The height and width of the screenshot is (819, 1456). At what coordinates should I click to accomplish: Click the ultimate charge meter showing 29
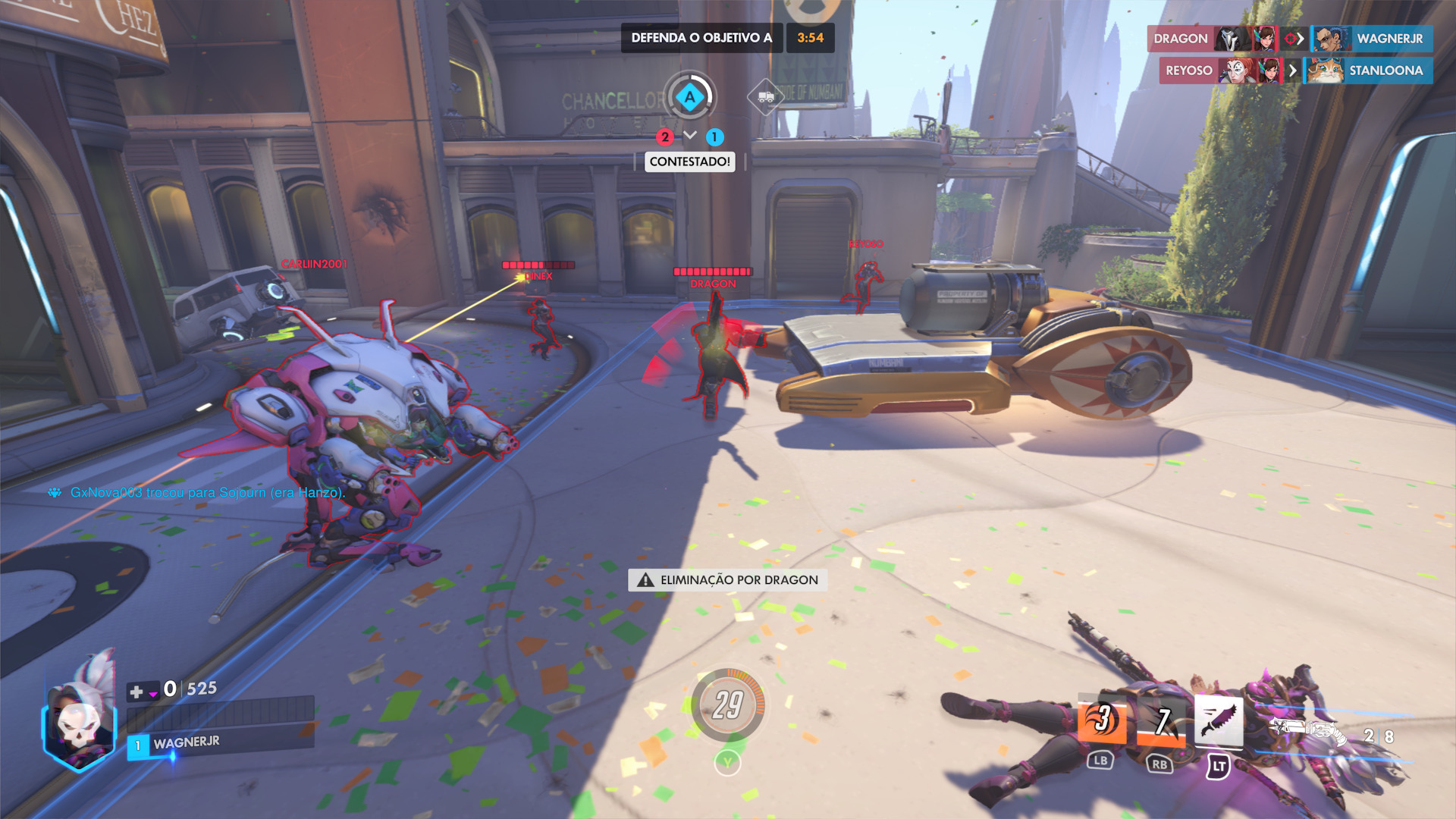(x=727, y=705)
